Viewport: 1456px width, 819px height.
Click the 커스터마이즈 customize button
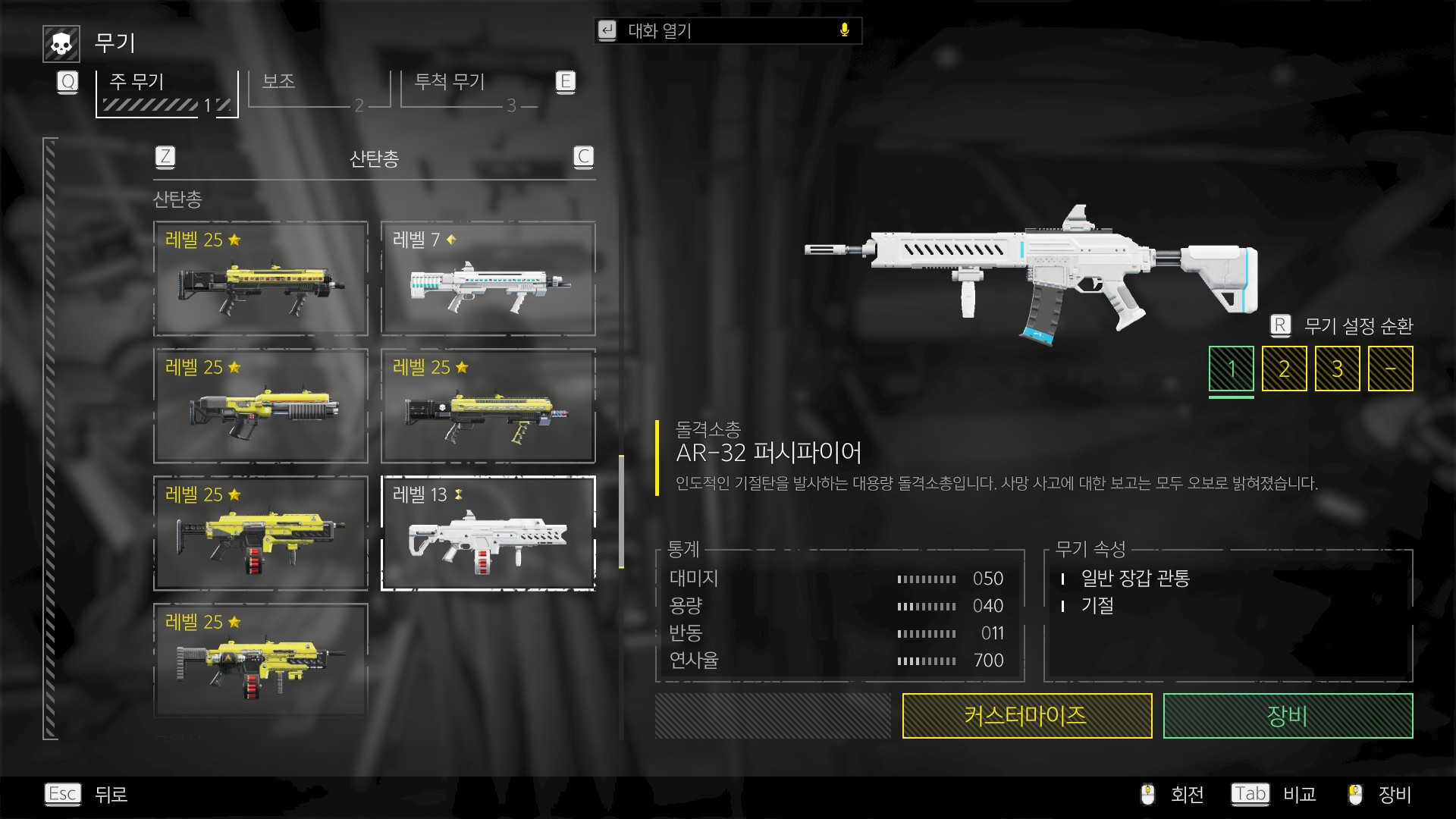(1027, 716)
